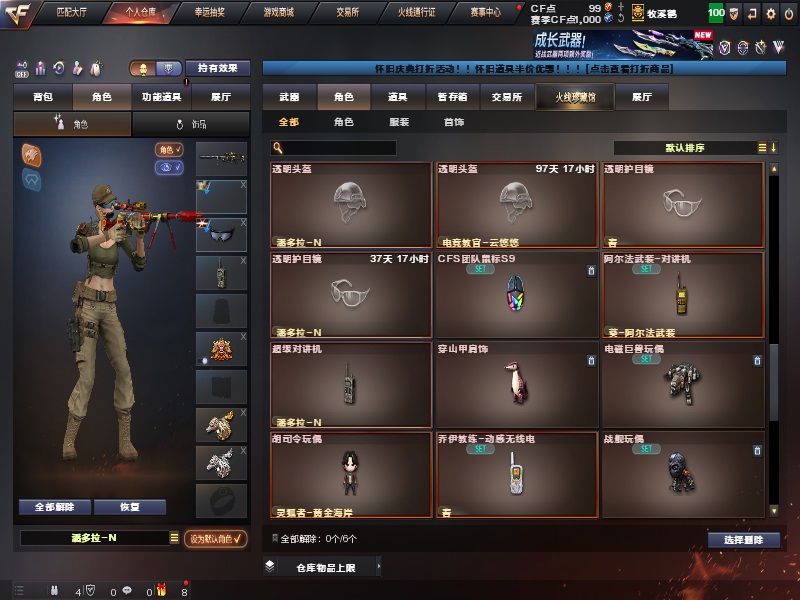Open the gear settings icon
This screenshot has height=600, width=800.
pyautogui.click(x=770, y=14)
